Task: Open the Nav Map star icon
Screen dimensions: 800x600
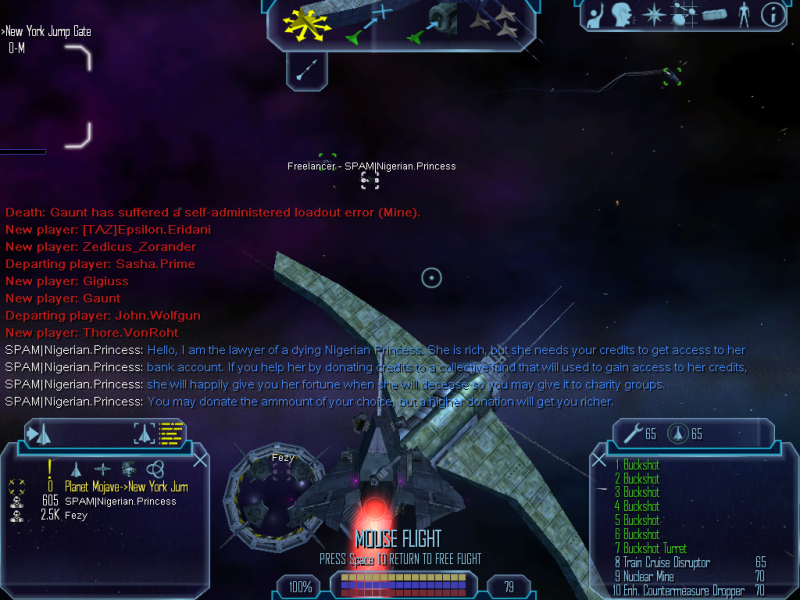Action: (655, 15)
